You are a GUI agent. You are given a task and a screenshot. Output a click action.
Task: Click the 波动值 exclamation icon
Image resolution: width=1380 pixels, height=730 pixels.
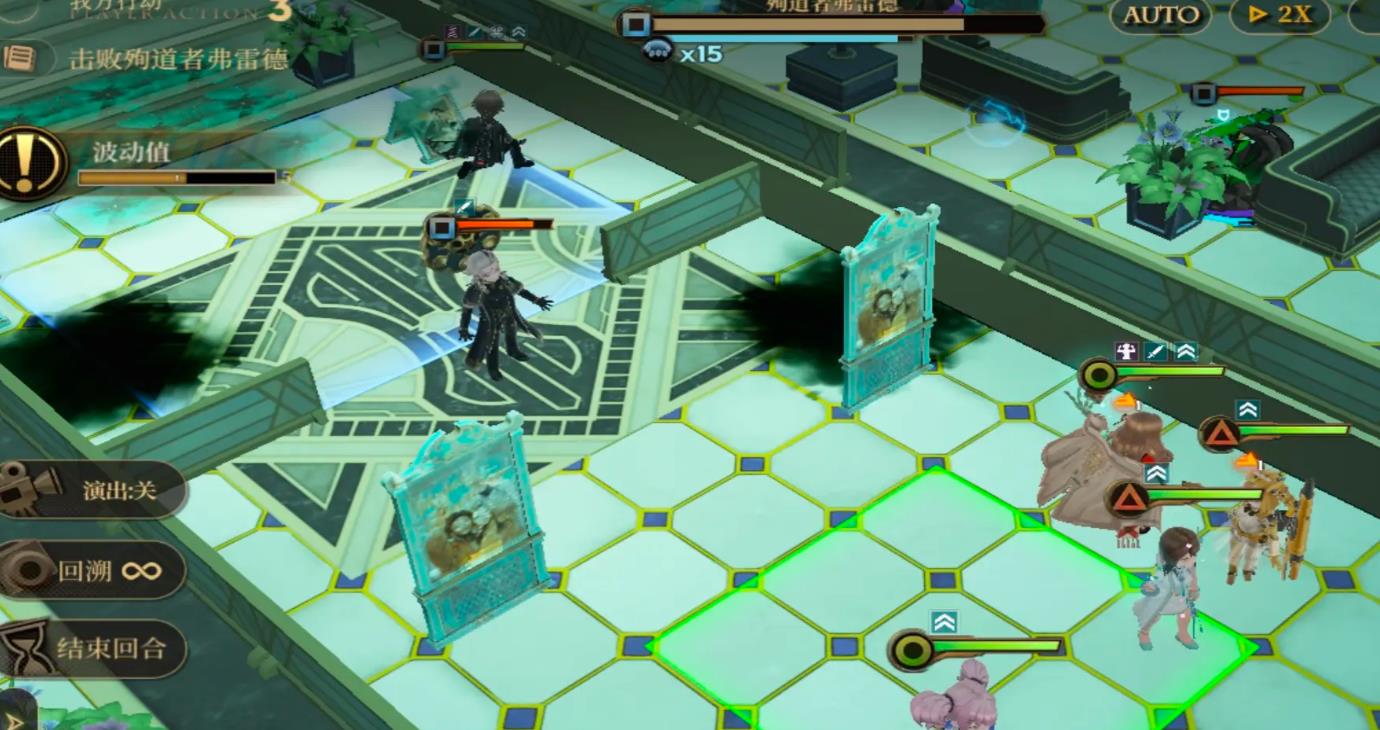coord(32,162)
